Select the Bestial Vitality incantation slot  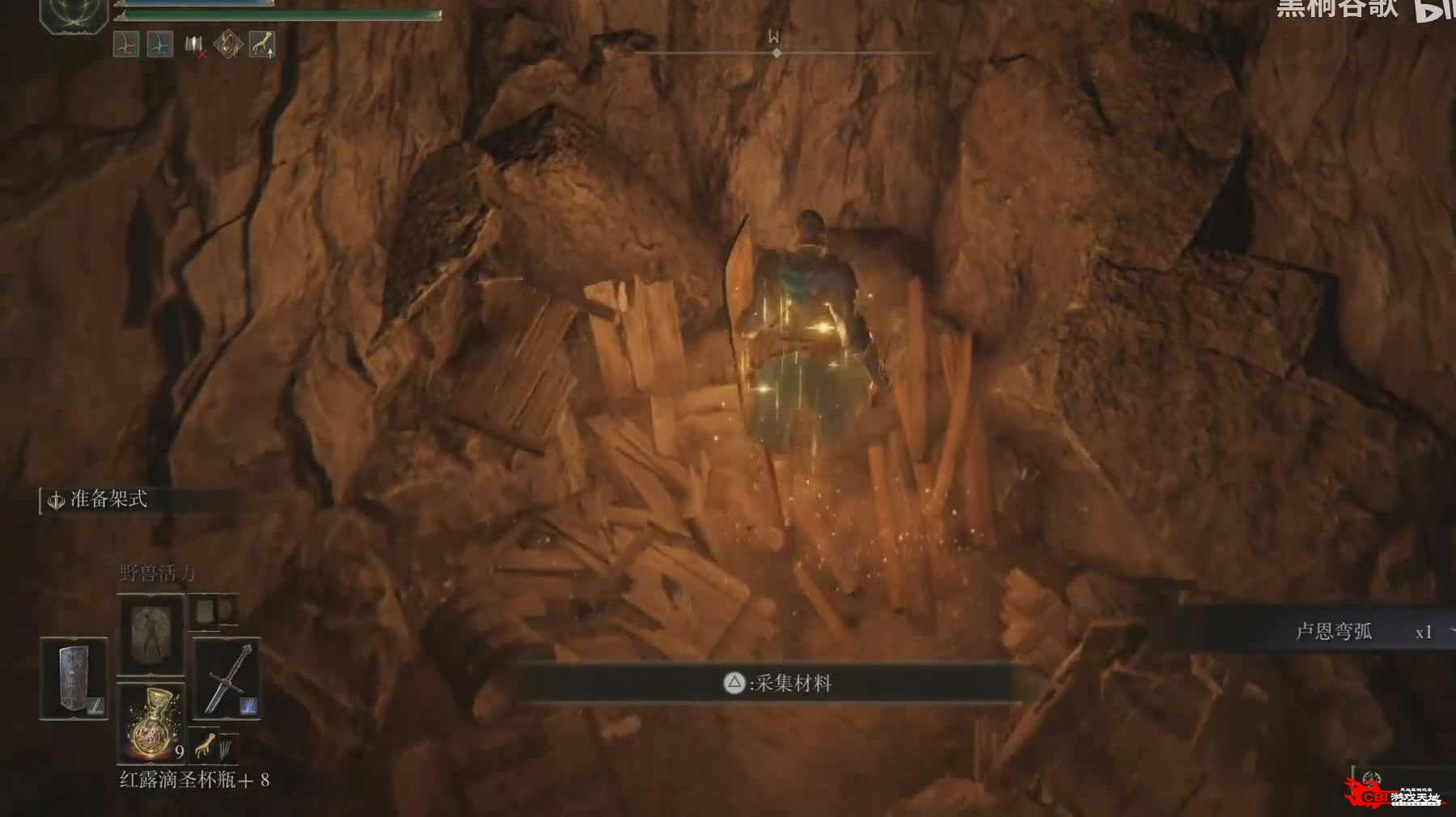tap(150, 634)
